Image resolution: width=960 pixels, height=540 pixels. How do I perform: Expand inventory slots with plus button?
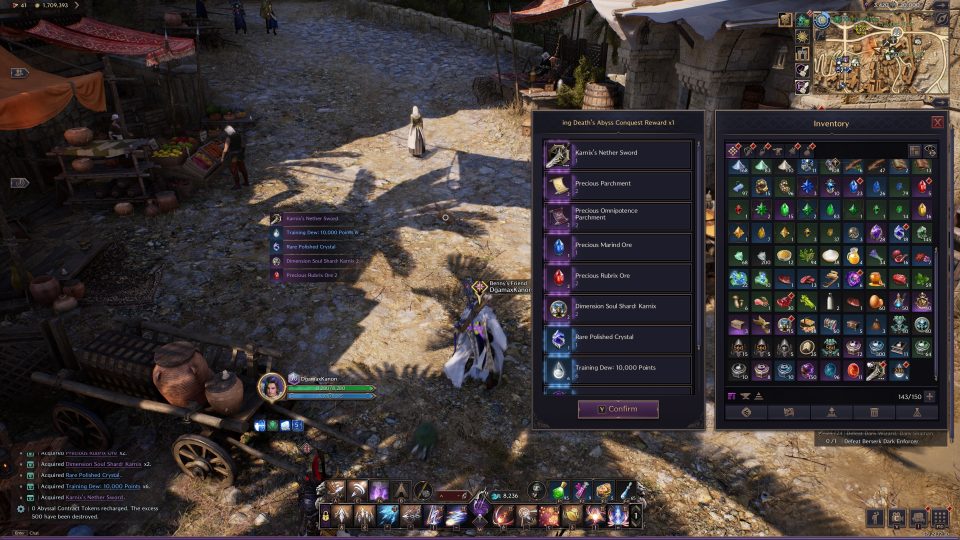point(930,396)
